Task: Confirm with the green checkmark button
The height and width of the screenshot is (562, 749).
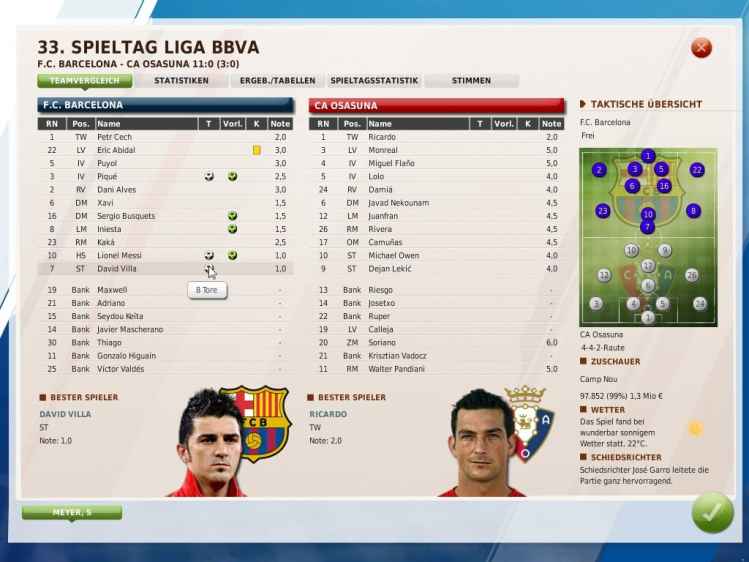Action: 711,513
